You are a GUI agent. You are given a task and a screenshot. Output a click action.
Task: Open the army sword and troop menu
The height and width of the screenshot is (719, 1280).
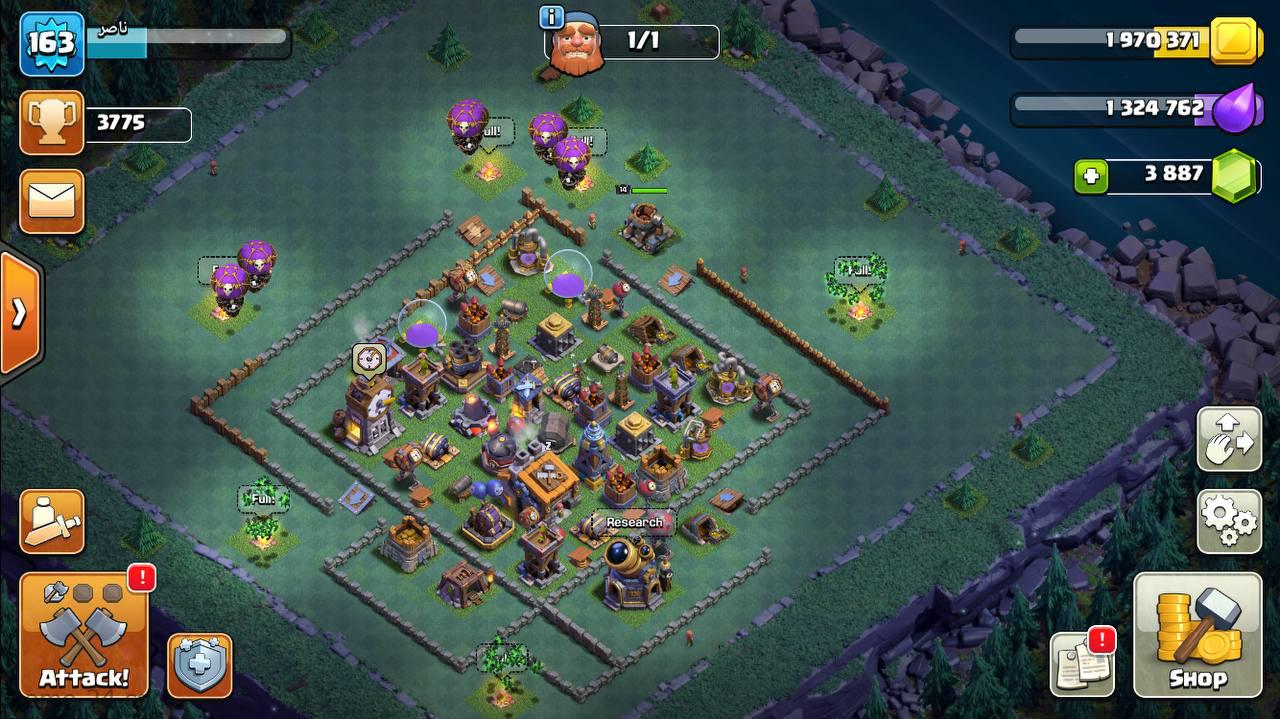[51, 521]
